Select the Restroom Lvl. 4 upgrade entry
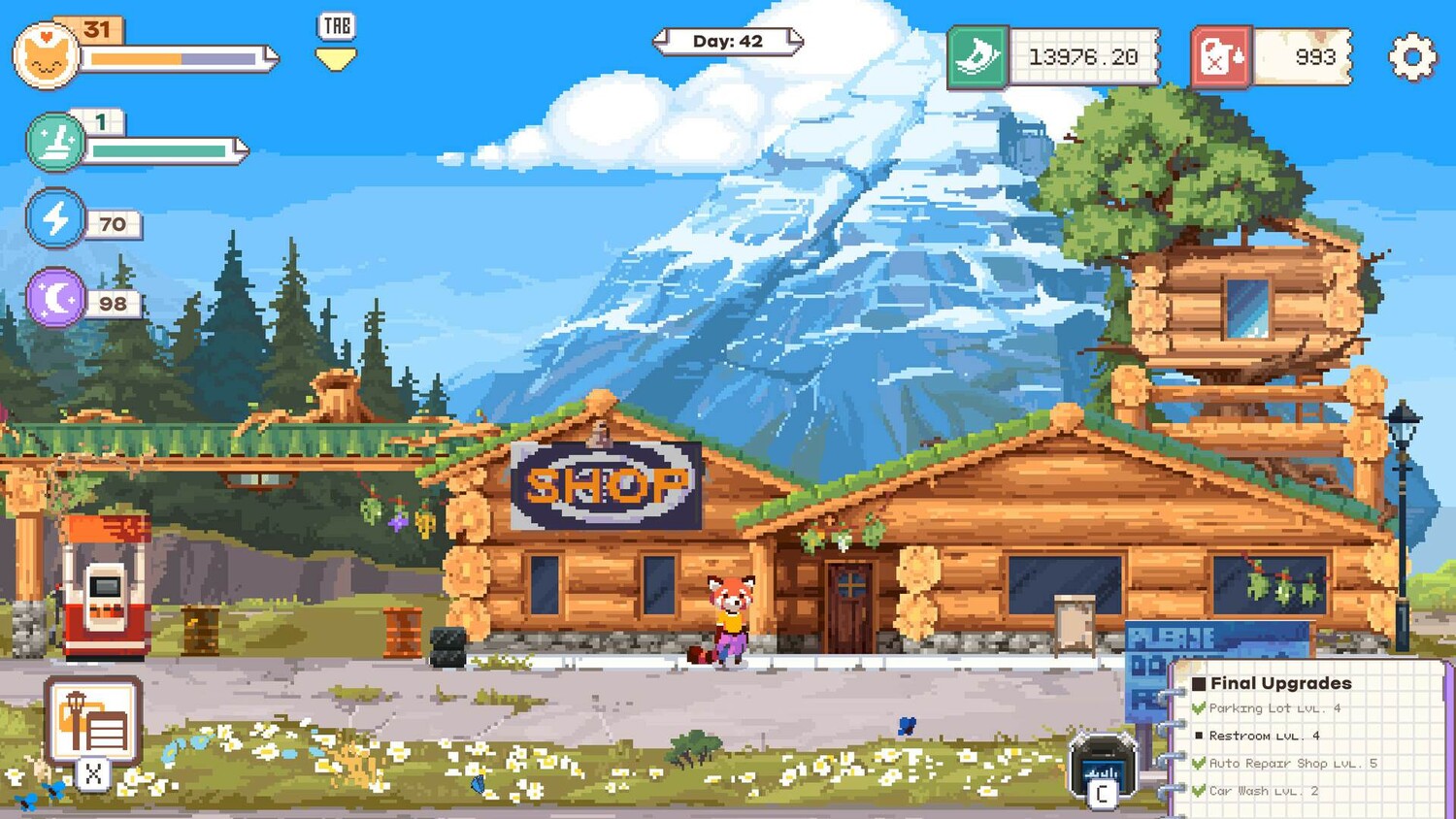The width and height of the screenshot is (1456, 819). [x=1263, y=736]
